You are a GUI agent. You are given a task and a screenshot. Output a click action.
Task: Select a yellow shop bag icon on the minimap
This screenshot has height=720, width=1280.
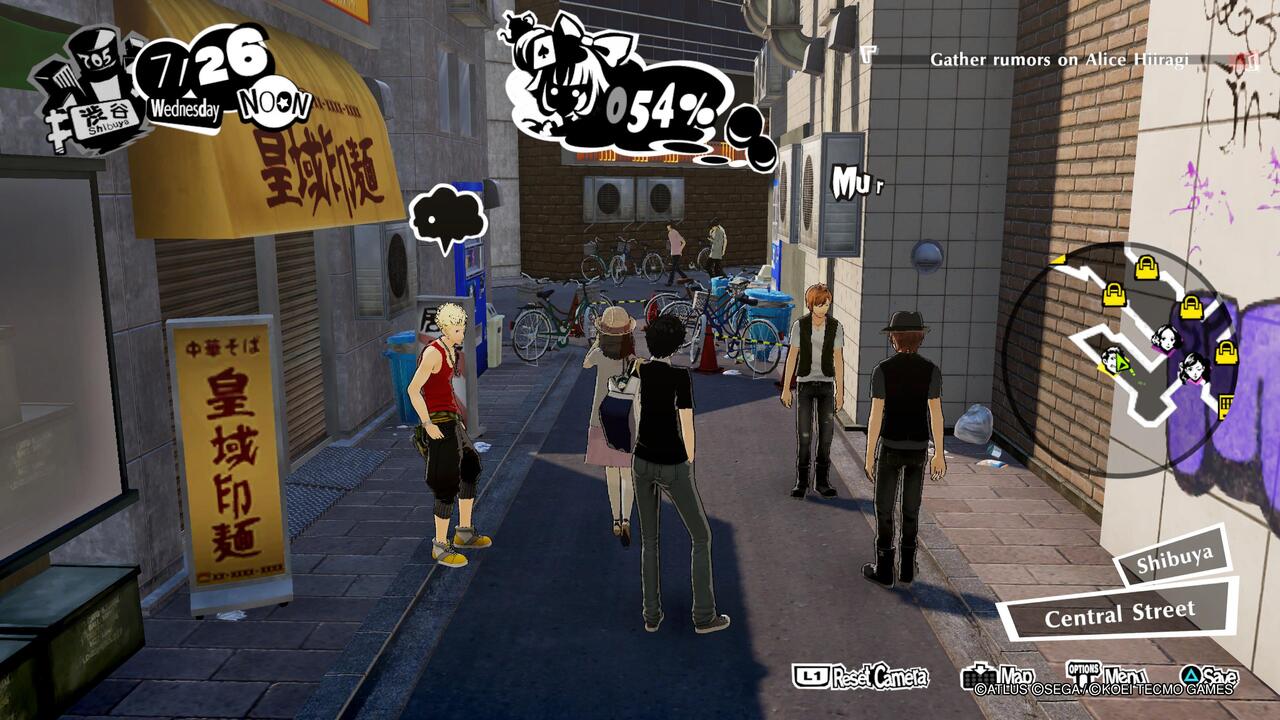[1146, 267]
